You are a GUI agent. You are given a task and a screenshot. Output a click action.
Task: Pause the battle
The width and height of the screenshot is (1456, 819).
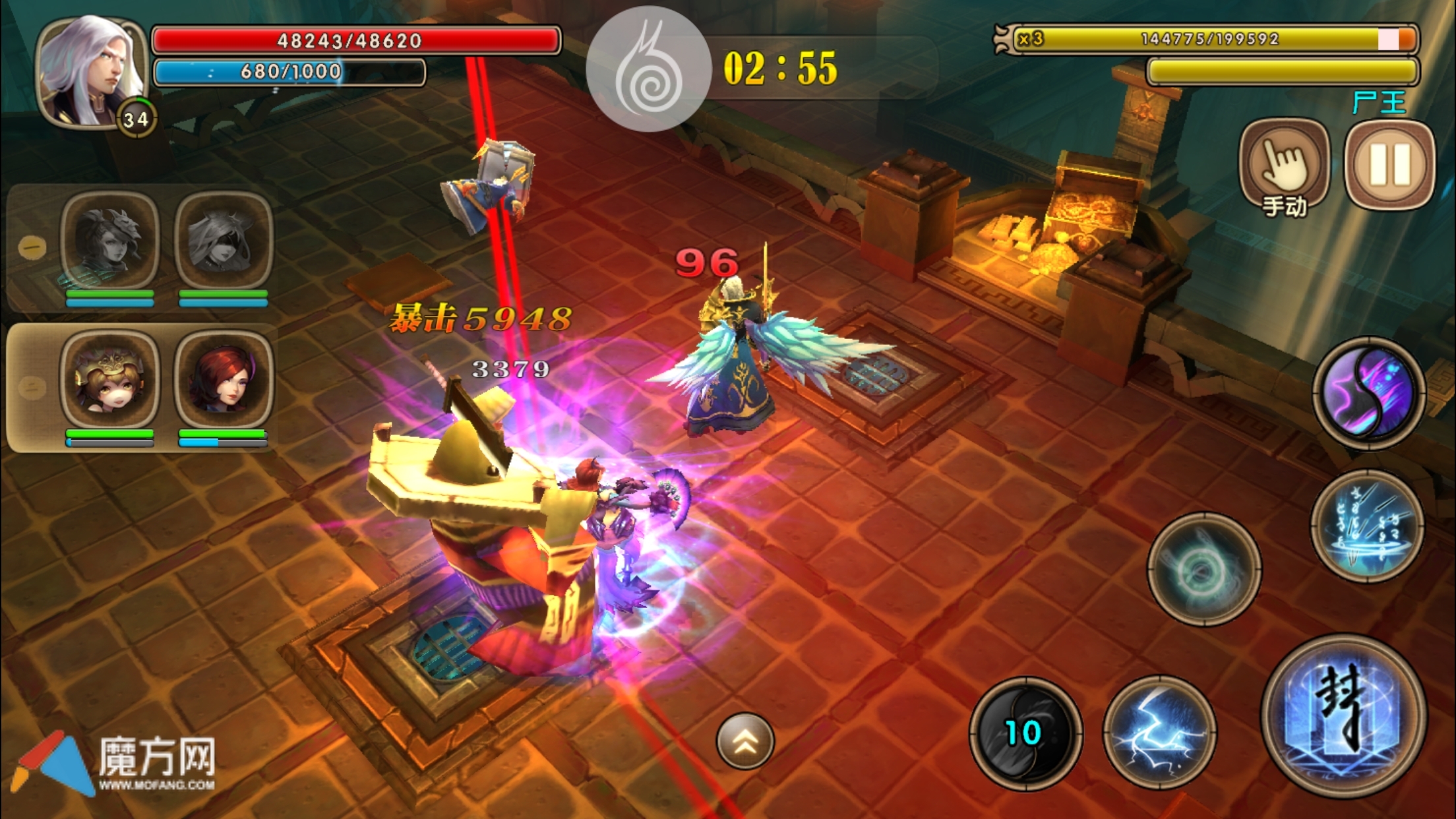pos(1389,165)
